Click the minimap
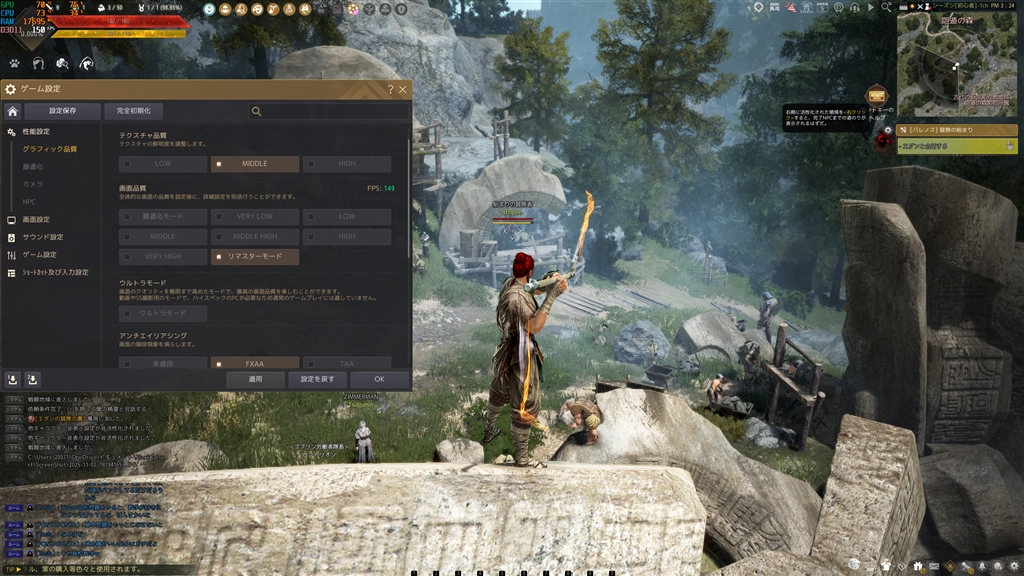This screenshot has height=576, width=1024. pos(955,65)
